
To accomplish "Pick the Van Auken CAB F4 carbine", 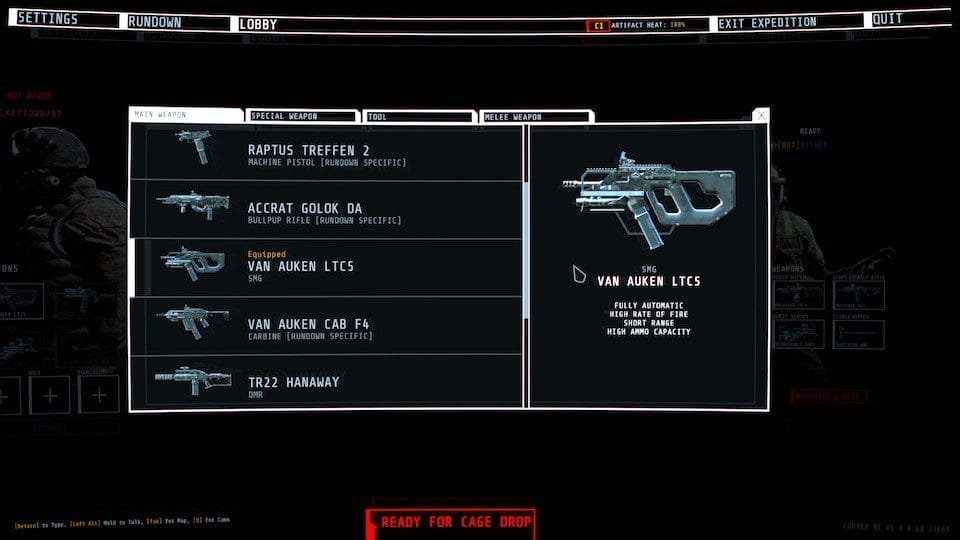I will (326, 326).
